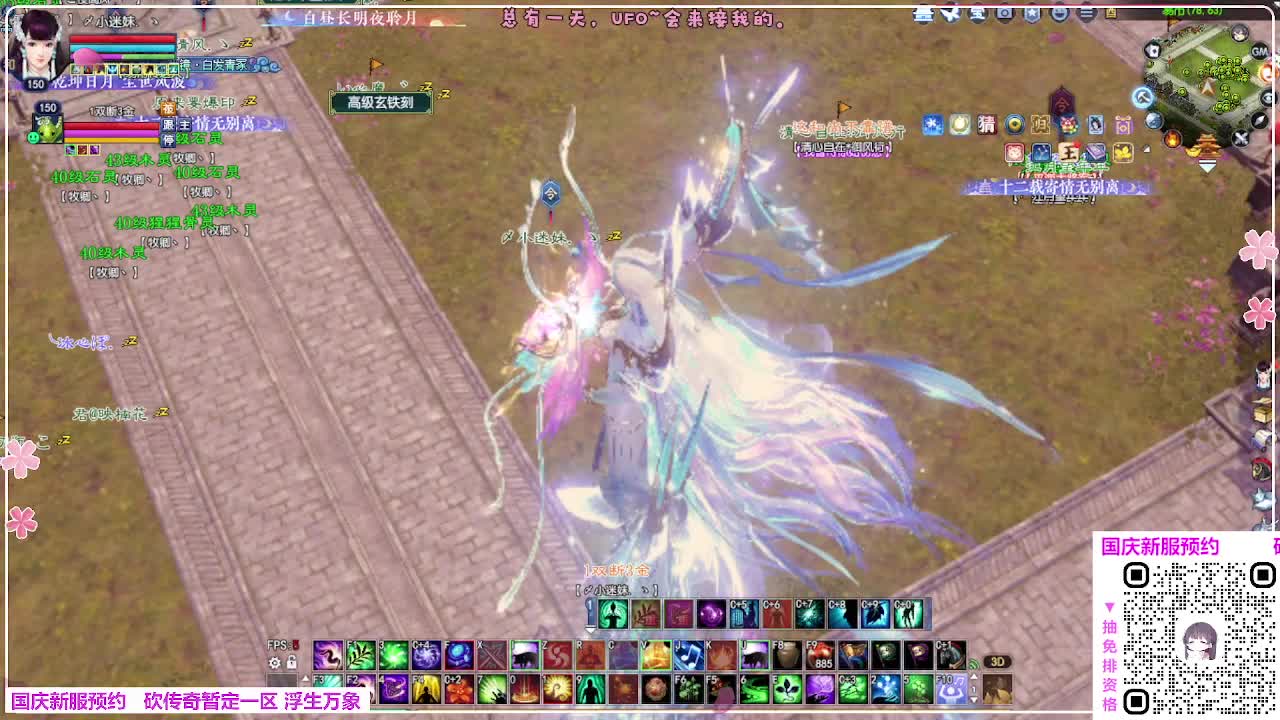Viewport: 1280px width, 720px height.
Task: Select the flame icon on the minimap ring
Action: (1173, 139)
